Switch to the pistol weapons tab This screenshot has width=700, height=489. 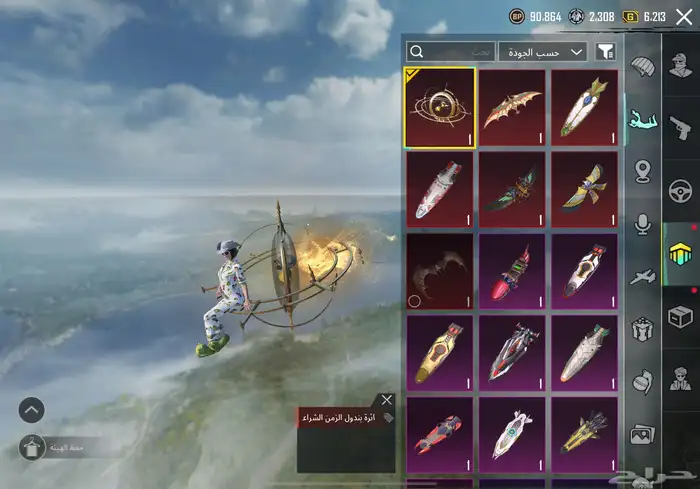tap(681, 127)
